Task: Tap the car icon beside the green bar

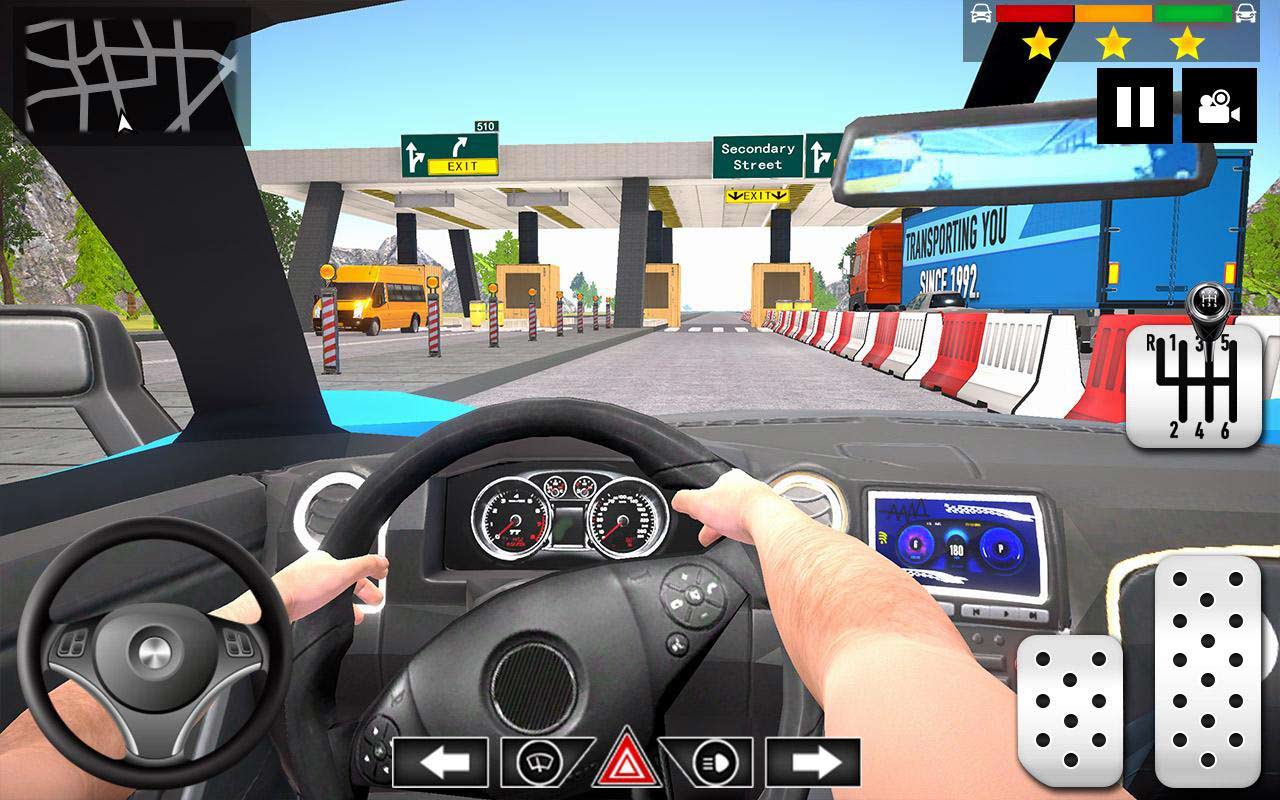Action: click(1243, 12)
